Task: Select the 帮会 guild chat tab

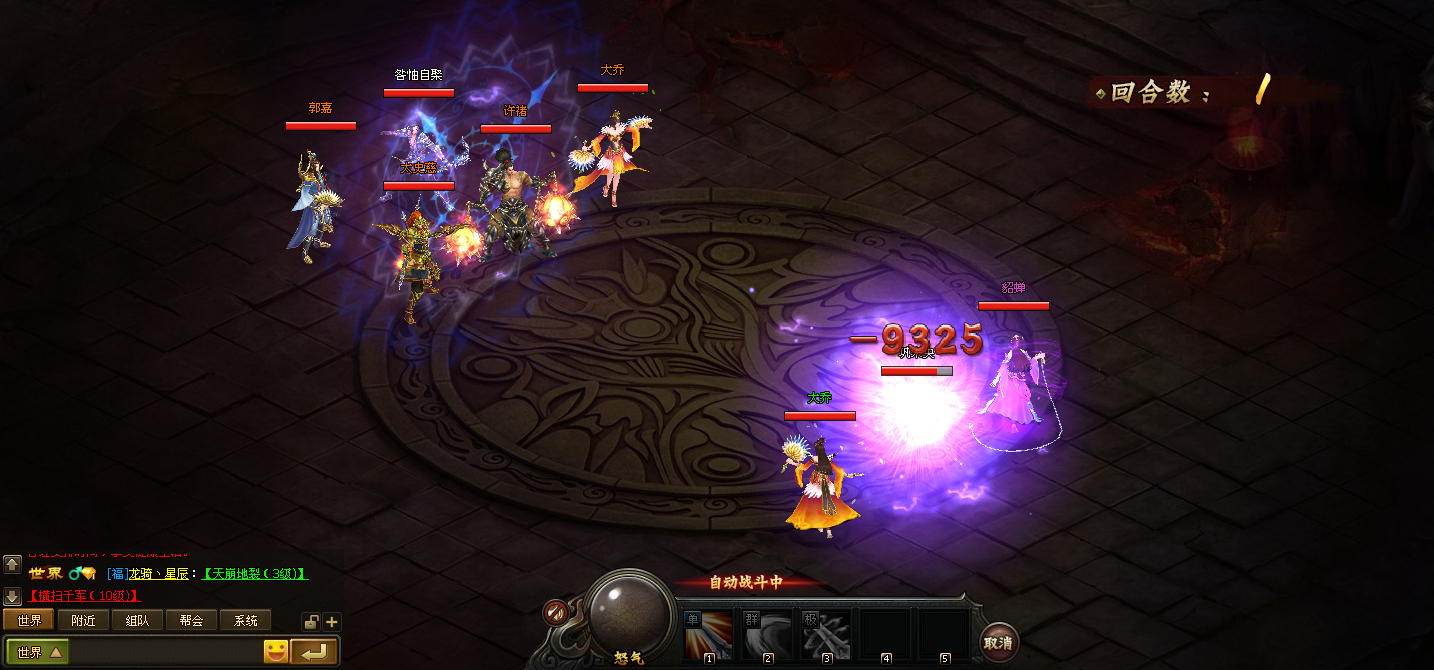Action: 191,621
